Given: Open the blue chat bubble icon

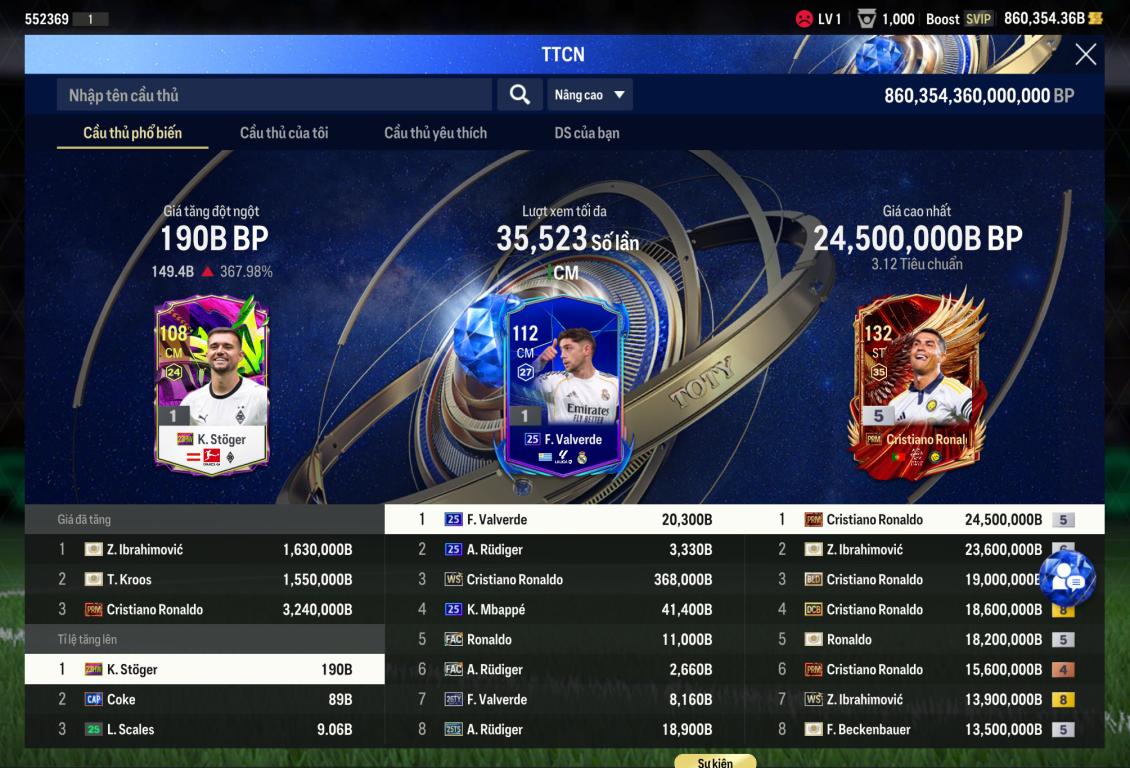Looking at the screenshot, I should [1067, 579].
